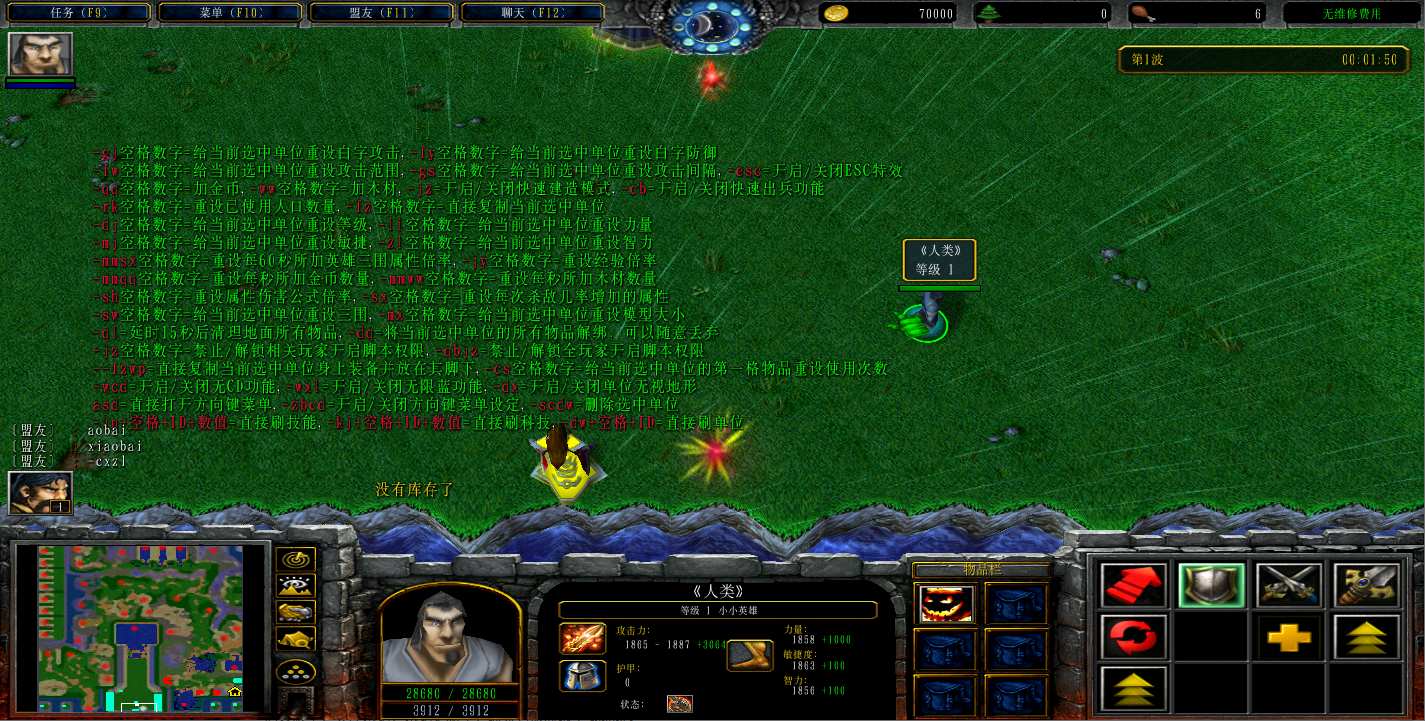The width and height of the screenshot is (1425, 721).
Task: Activate the minimap signal ping button
Action: point(298,560)
